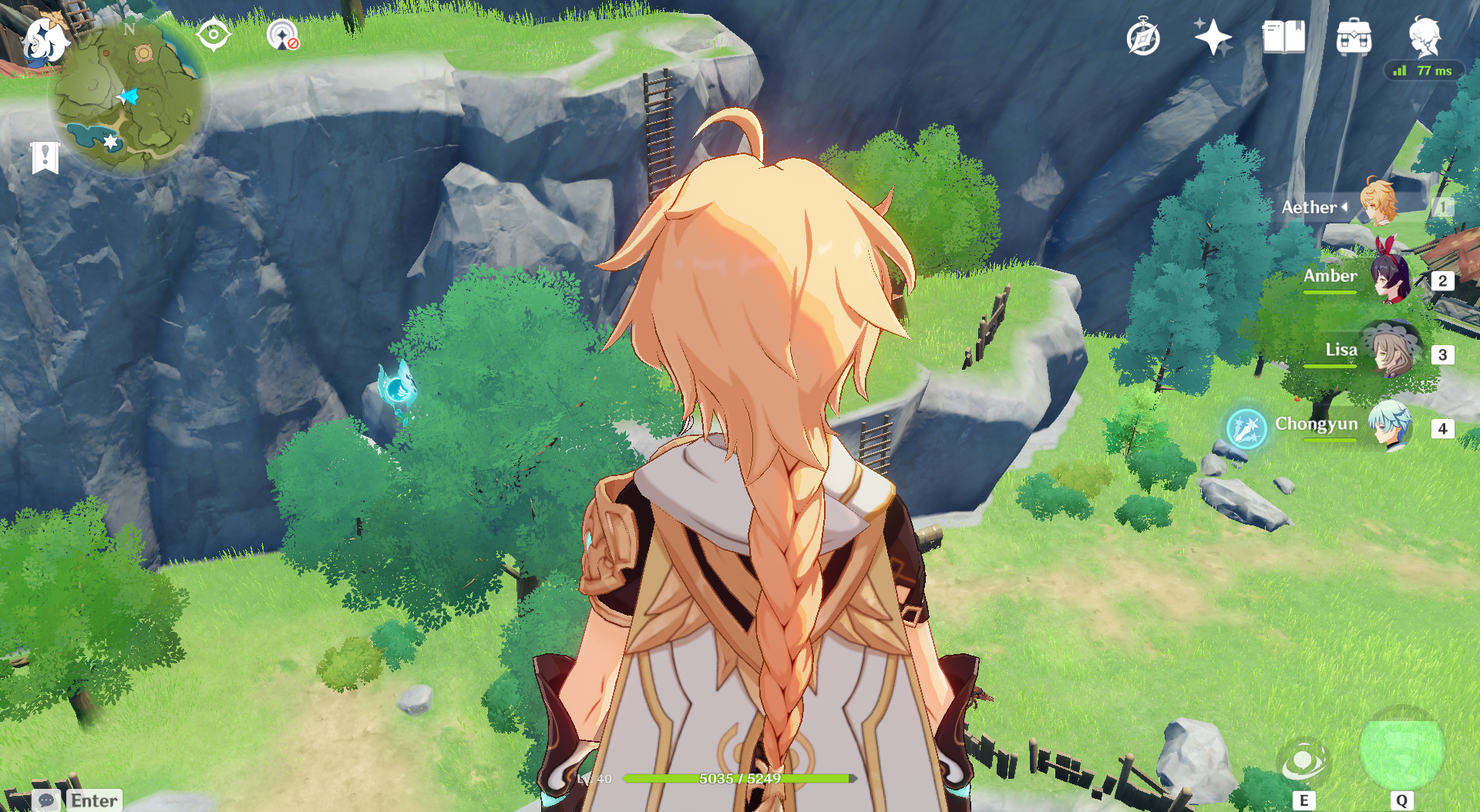Open the inventory backpack
This screenshot has width=1480, height=812.
click(1354, 37)
